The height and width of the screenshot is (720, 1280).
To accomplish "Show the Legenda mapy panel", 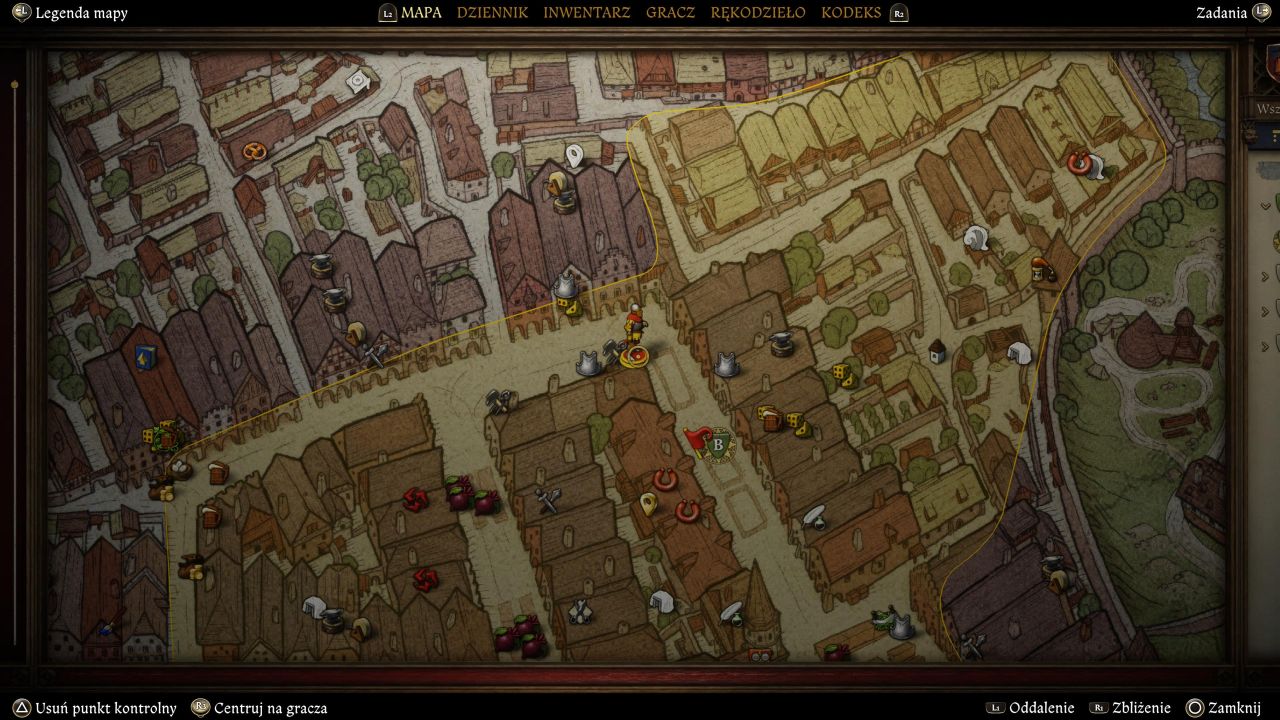I will coord(81,13).
